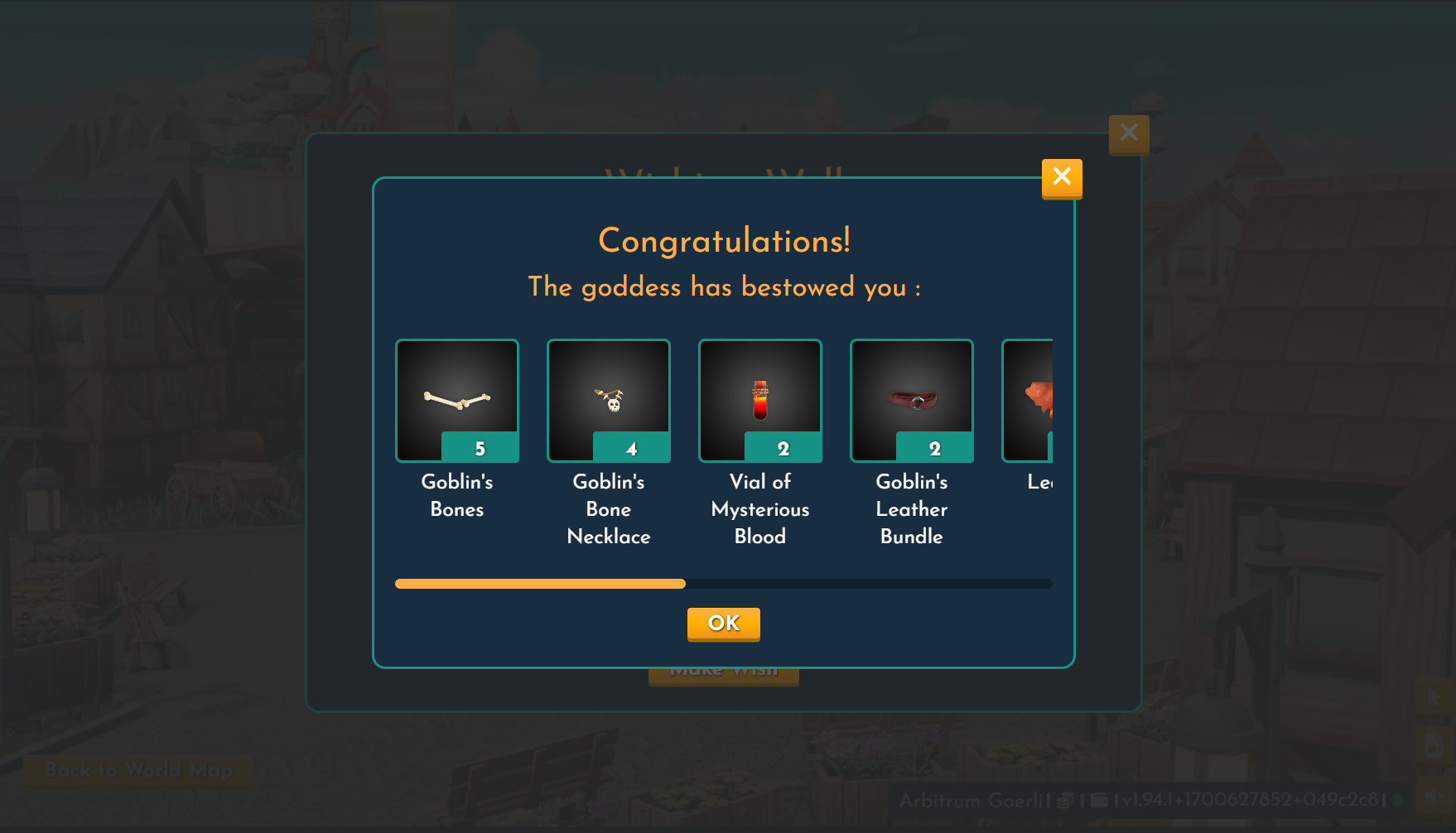The image size is (1456, 833).
Task: Click the orange rewards scrollbar handle
Action: [x=540, y=584]
